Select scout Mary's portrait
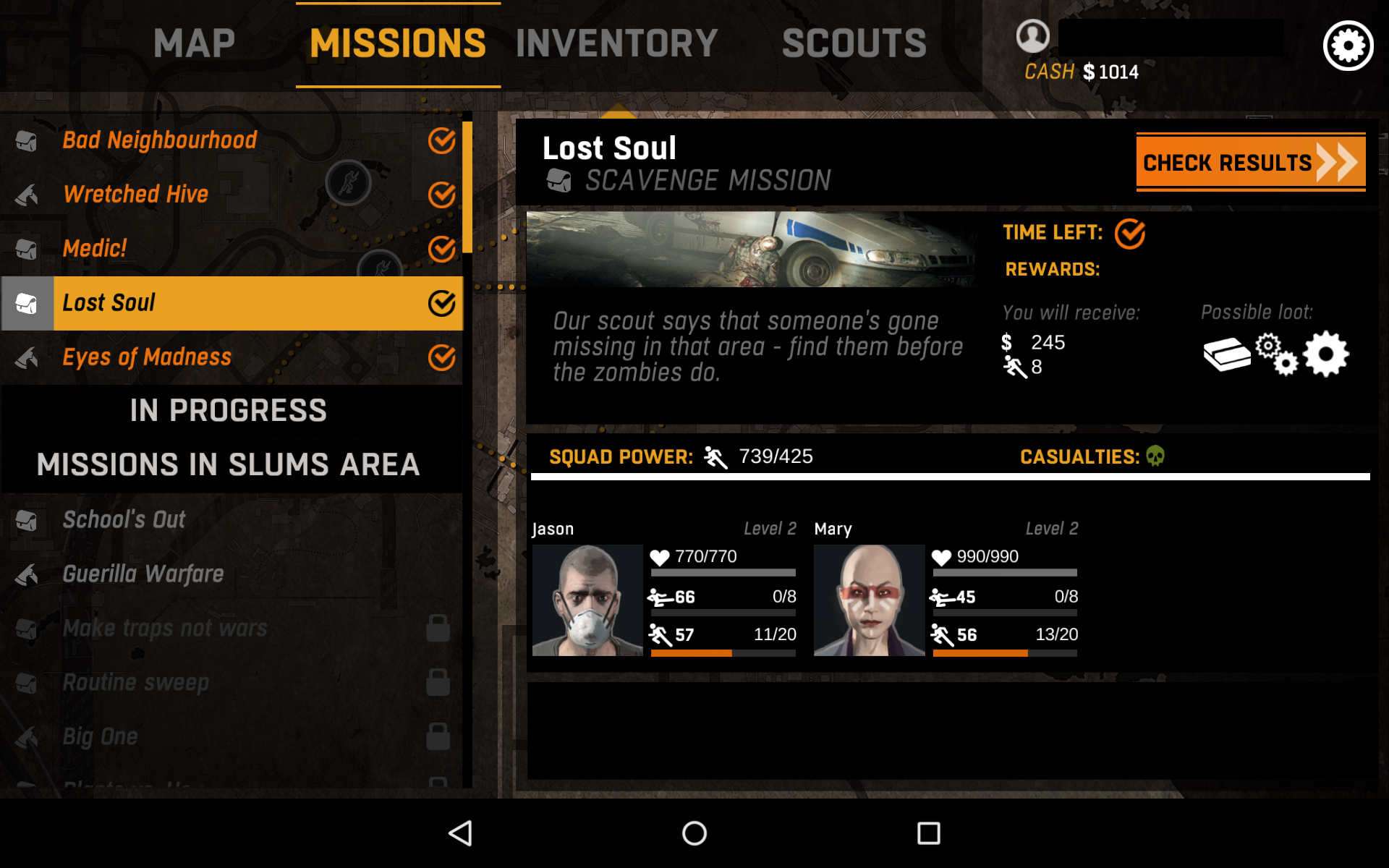 click(869, 600)
